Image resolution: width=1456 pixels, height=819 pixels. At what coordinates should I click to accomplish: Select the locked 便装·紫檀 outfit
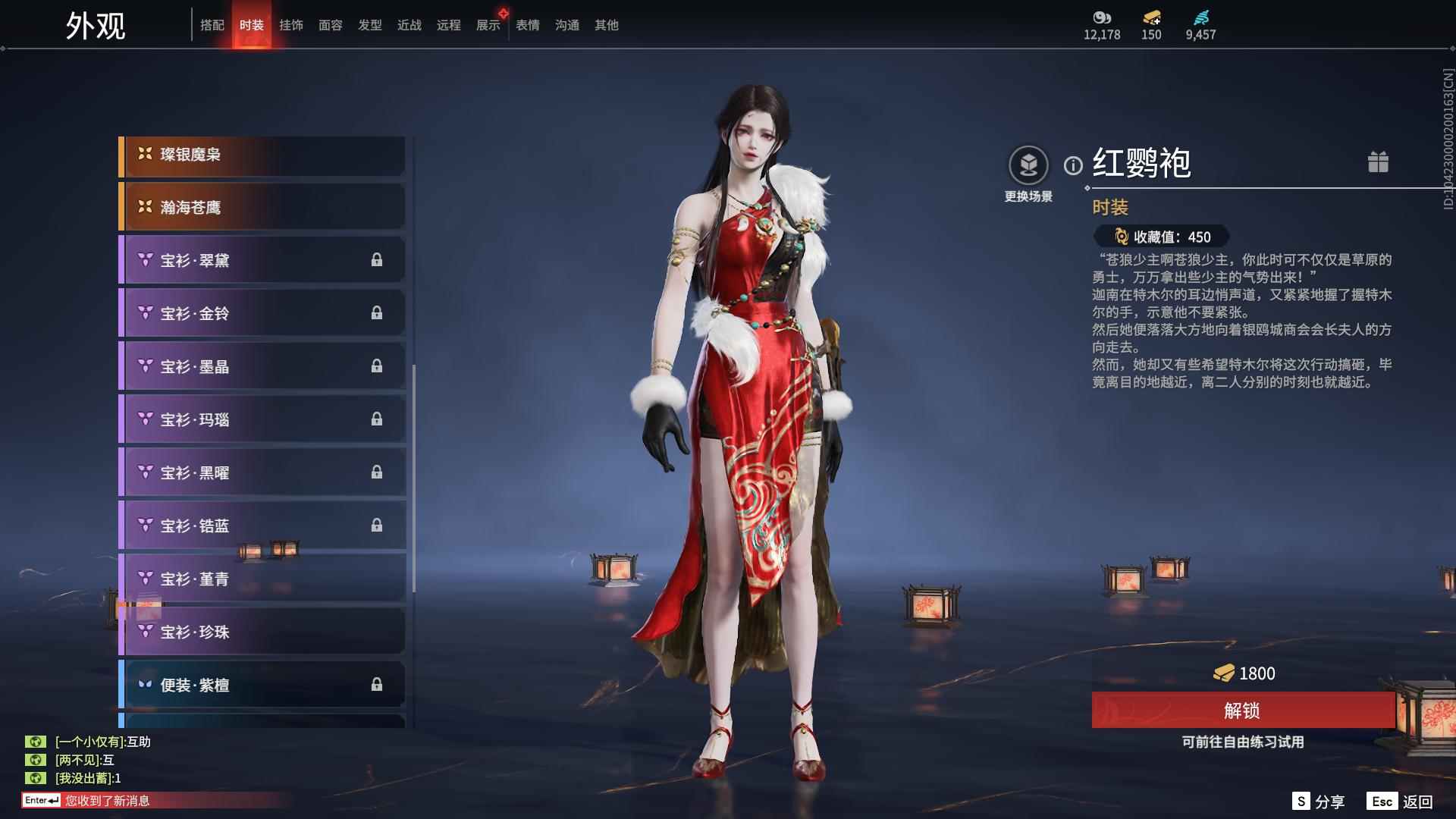point(261,684)
